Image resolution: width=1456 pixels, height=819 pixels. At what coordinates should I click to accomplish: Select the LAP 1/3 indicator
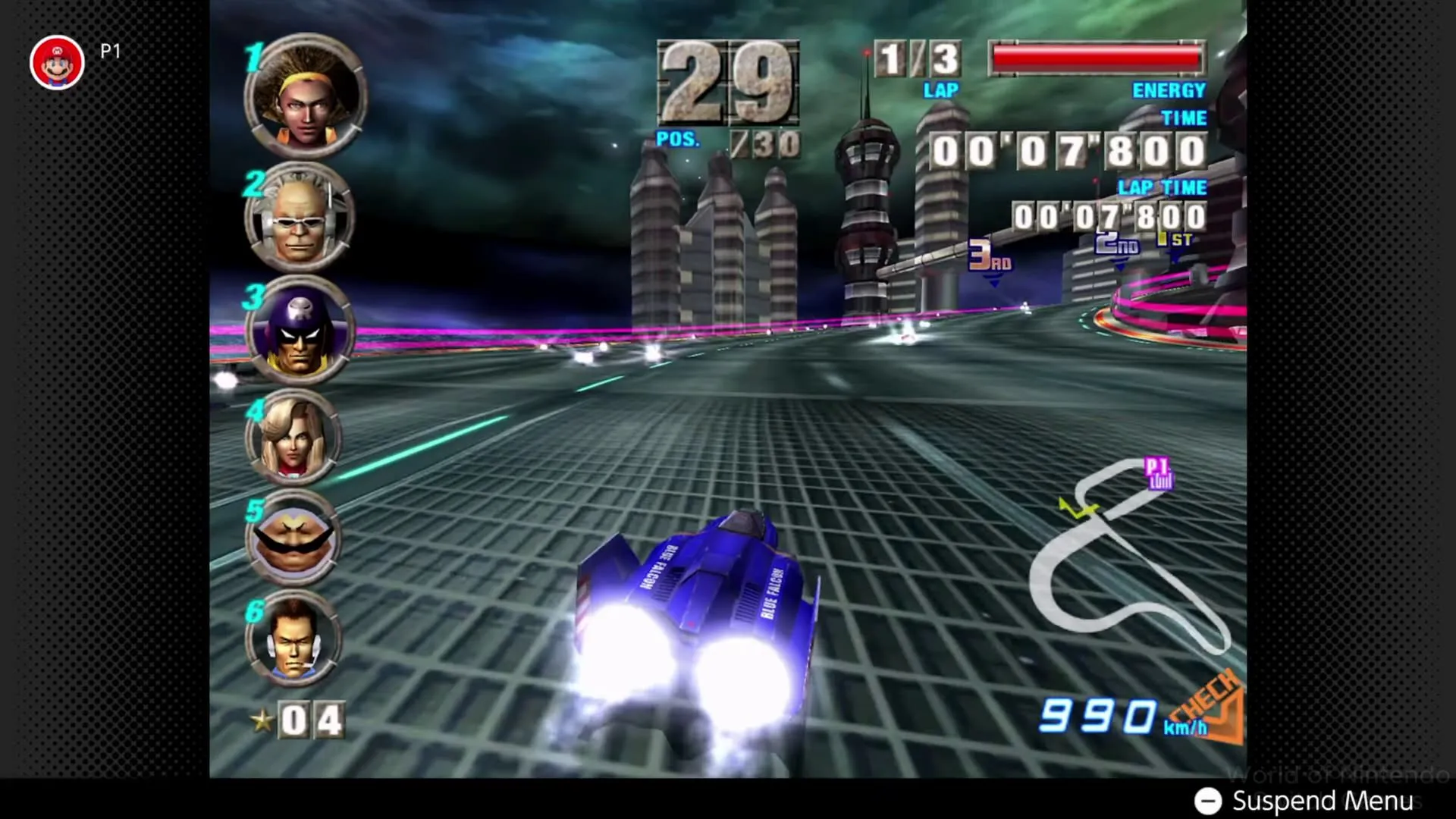[x=918, y=61]
